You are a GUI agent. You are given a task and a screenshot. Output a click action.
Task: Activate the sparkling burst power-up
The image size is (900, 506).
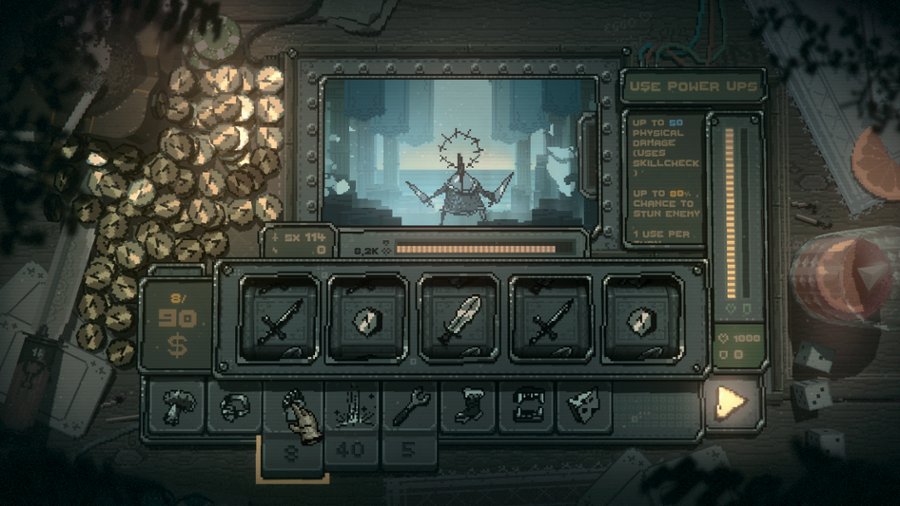point(351,406)
